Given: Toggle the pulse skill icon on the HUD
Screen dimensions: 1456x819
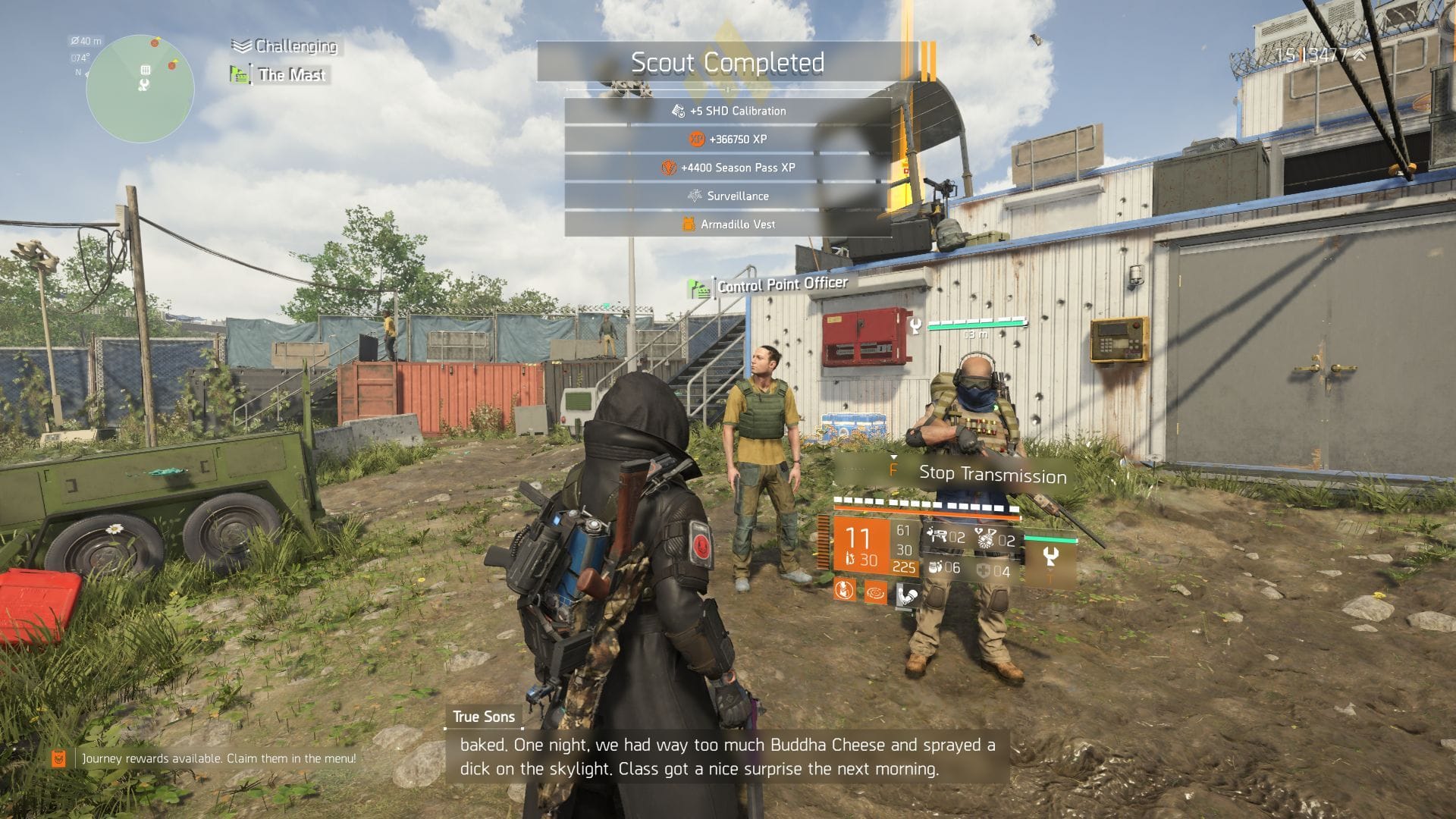Looking at the screenshot, I should tap(877, 593).
